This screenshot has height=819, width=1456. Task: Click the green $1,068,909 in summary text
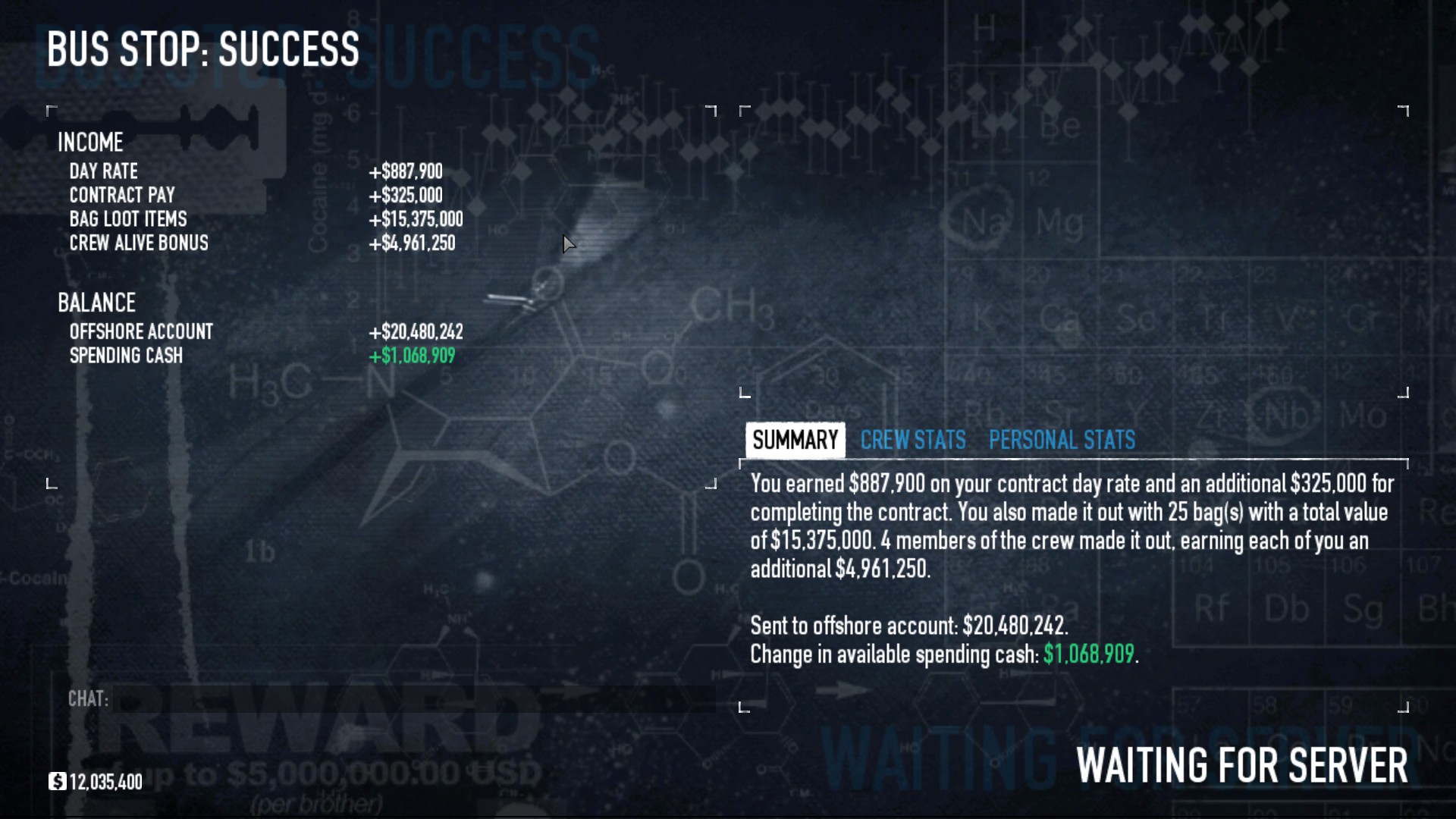click(1089, 655)
